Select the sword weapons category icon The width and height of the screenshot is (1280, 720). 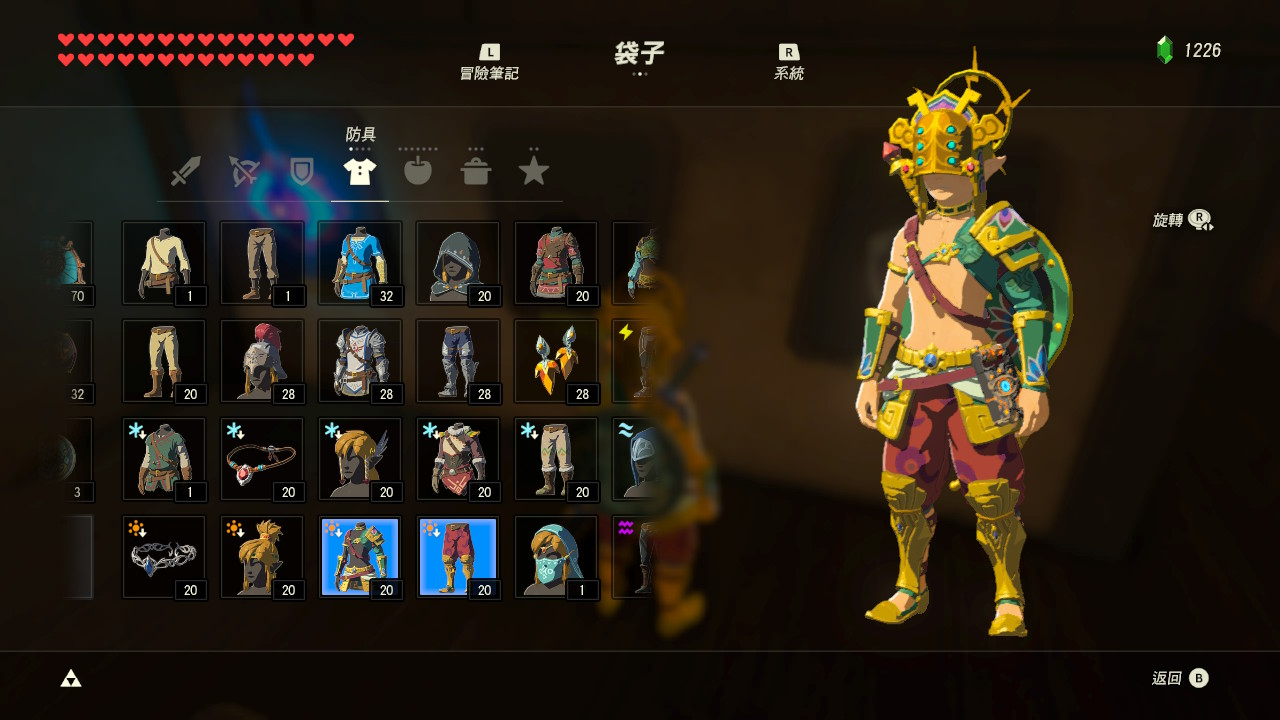point(186,170)
